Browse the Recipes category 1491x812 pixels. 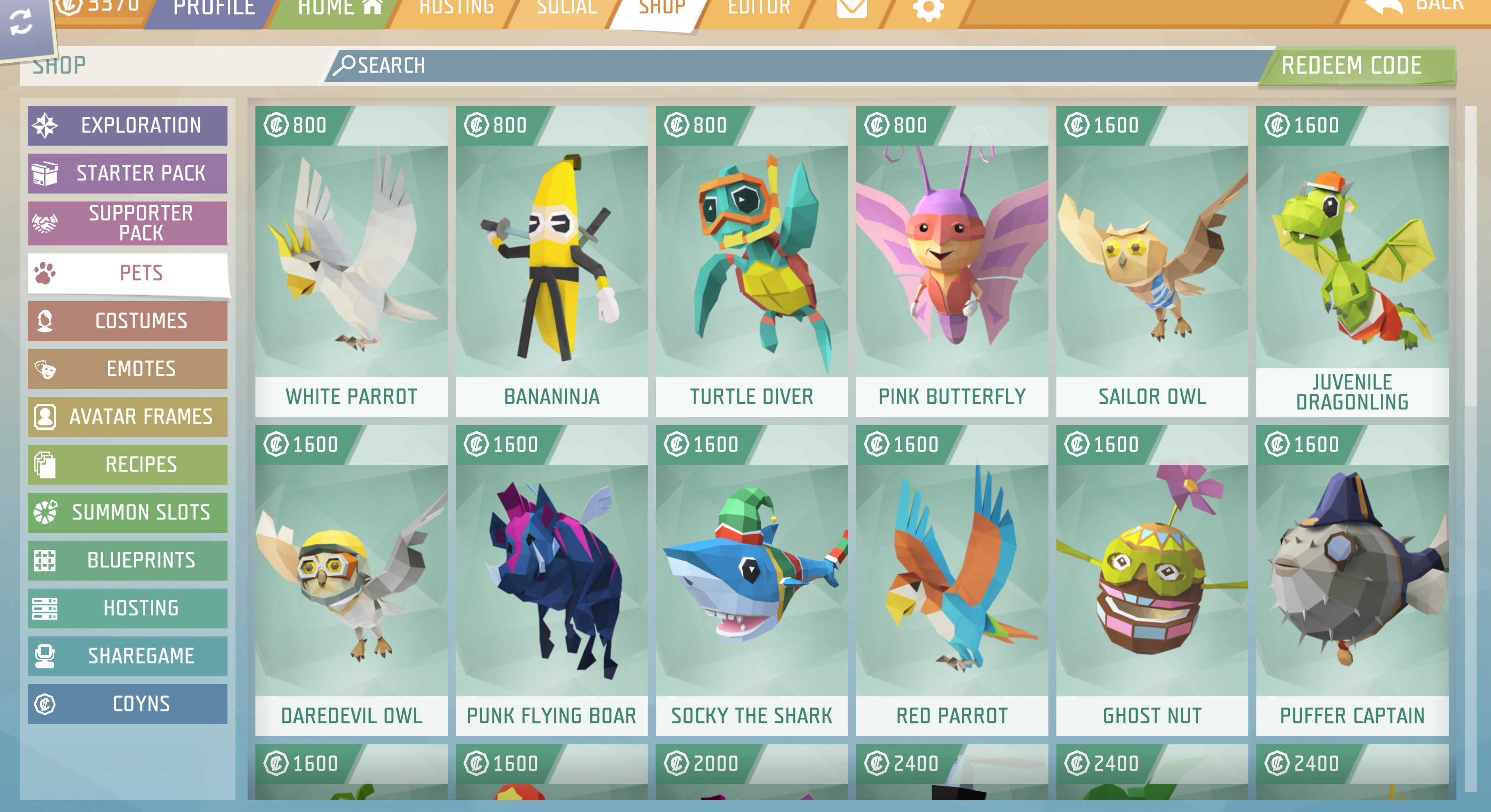[x=127, y=464]
